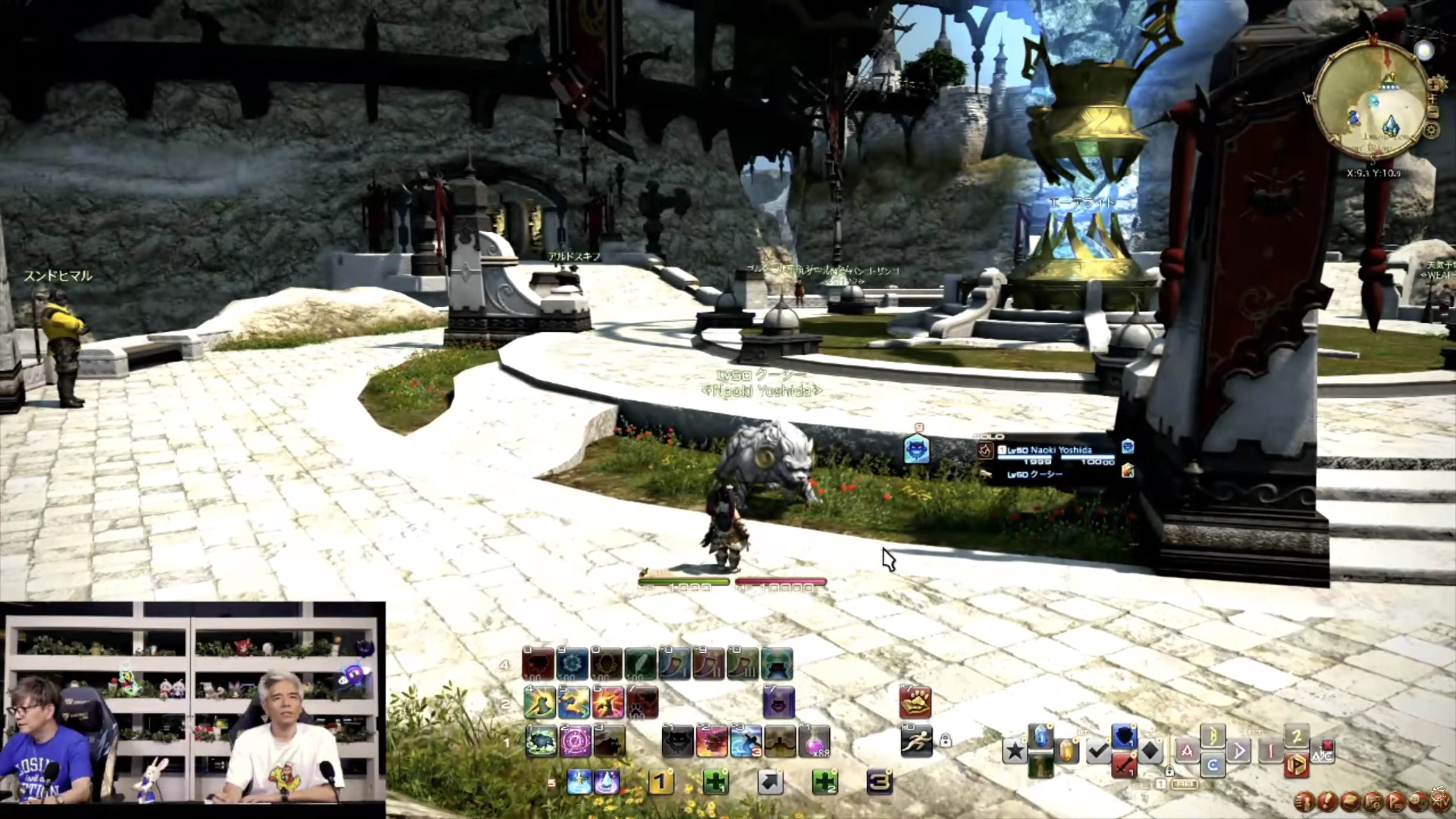Use the horn ability marked III
1456x819 pixels.
point(743,664)
